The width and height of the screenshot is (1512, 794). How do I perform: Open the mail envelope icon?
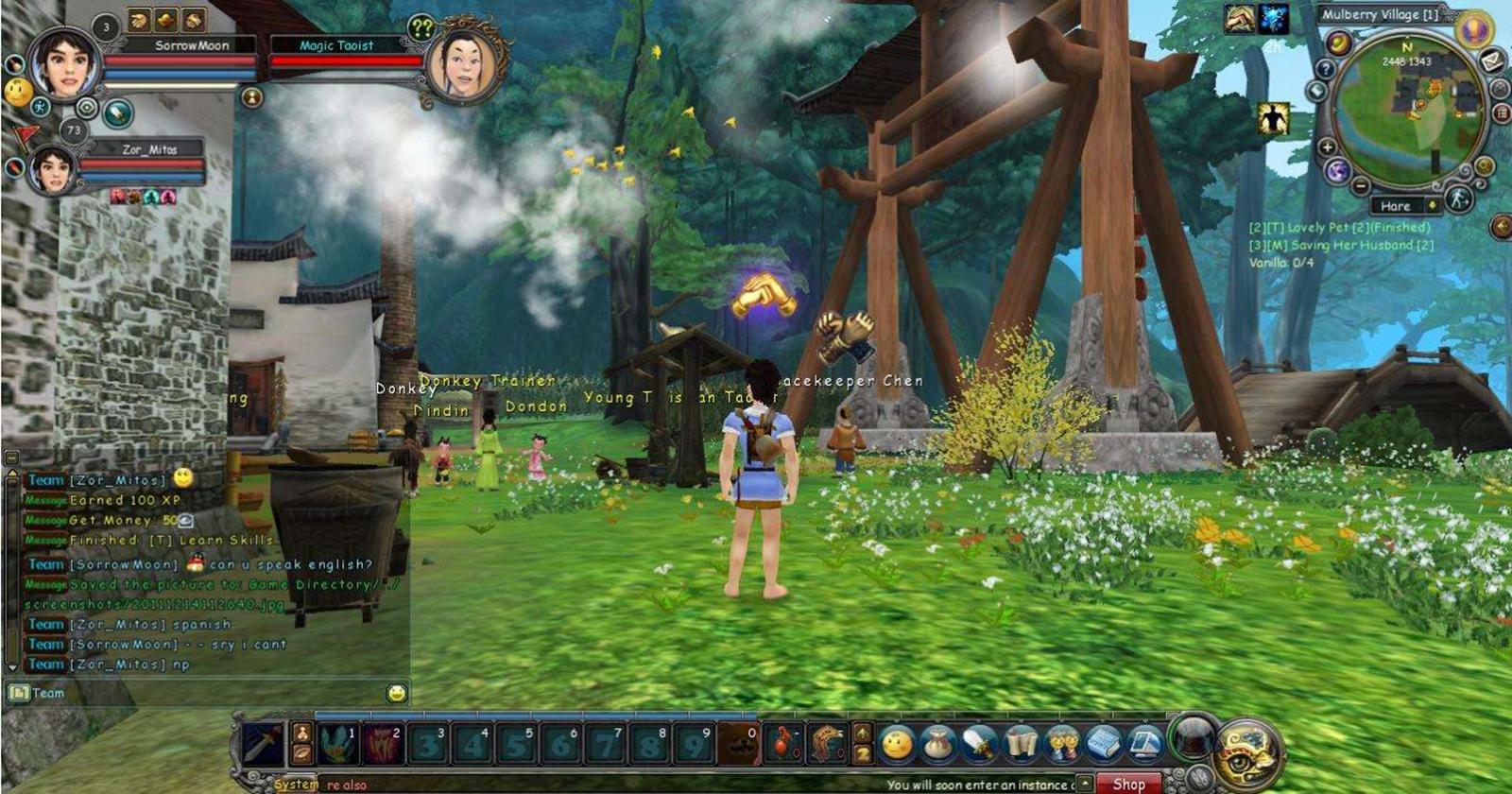click(1492, 61)
